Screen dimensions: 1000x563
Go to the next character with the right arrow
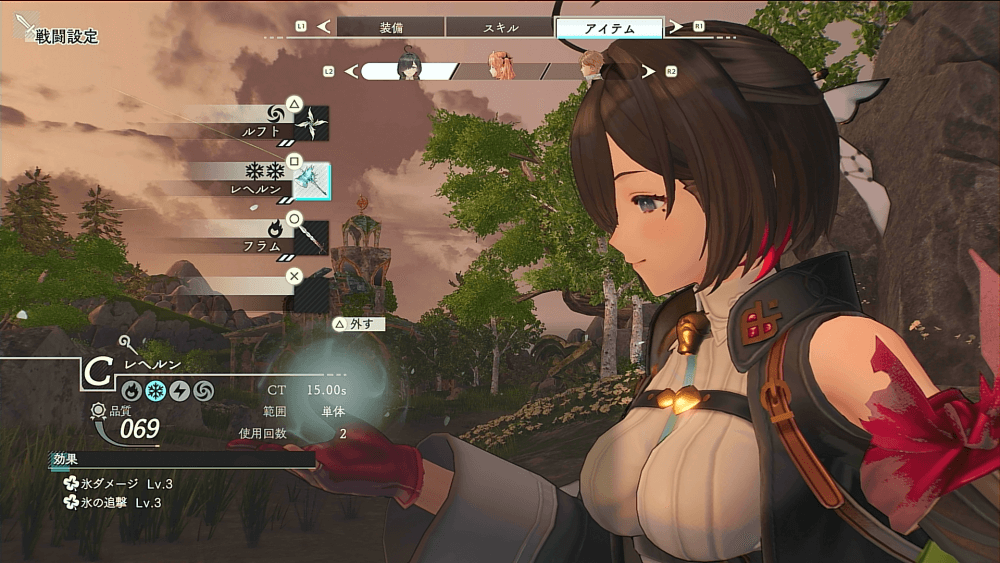click(648, 71)
